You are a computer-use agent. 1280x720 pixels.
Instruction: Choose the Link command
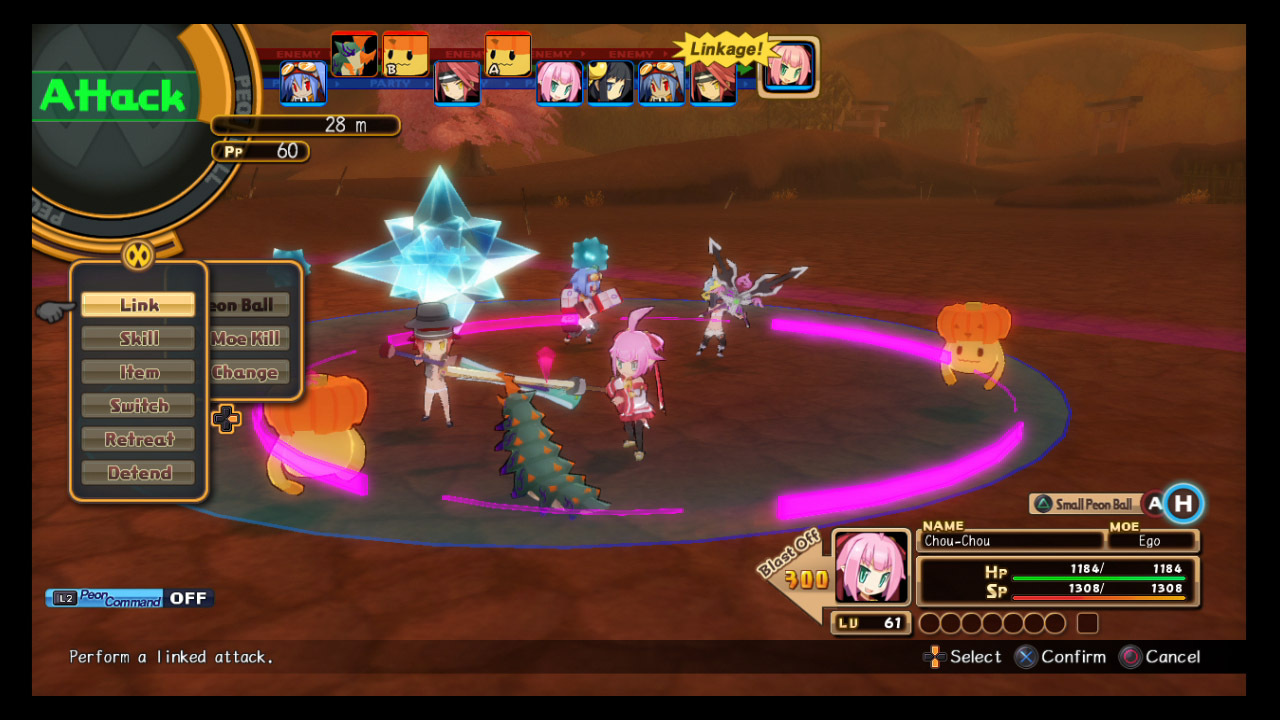[x=138, y=305]
